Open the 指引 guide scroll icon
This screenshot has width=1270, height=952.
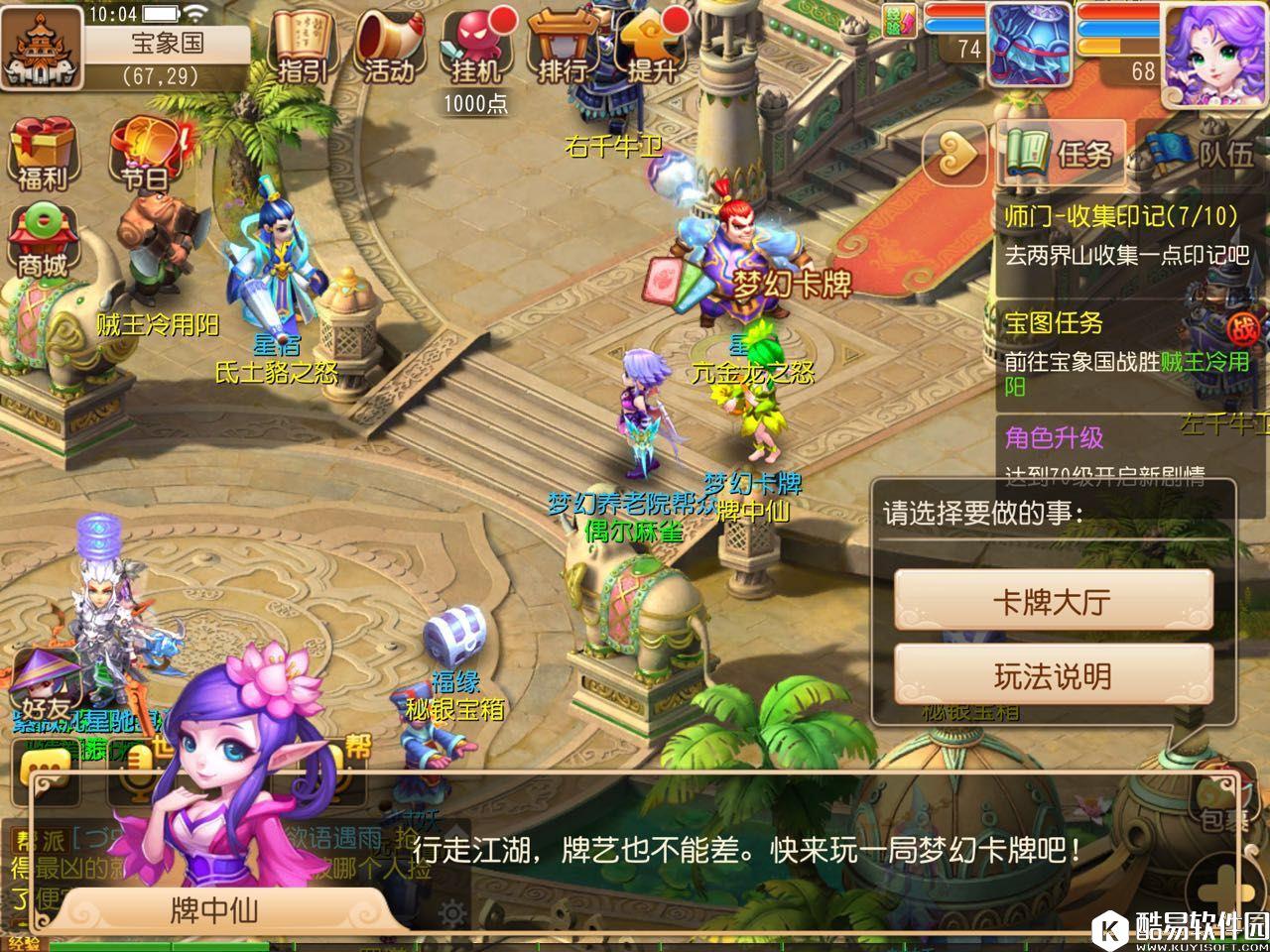pyautogui.click(x=305, y=47)
